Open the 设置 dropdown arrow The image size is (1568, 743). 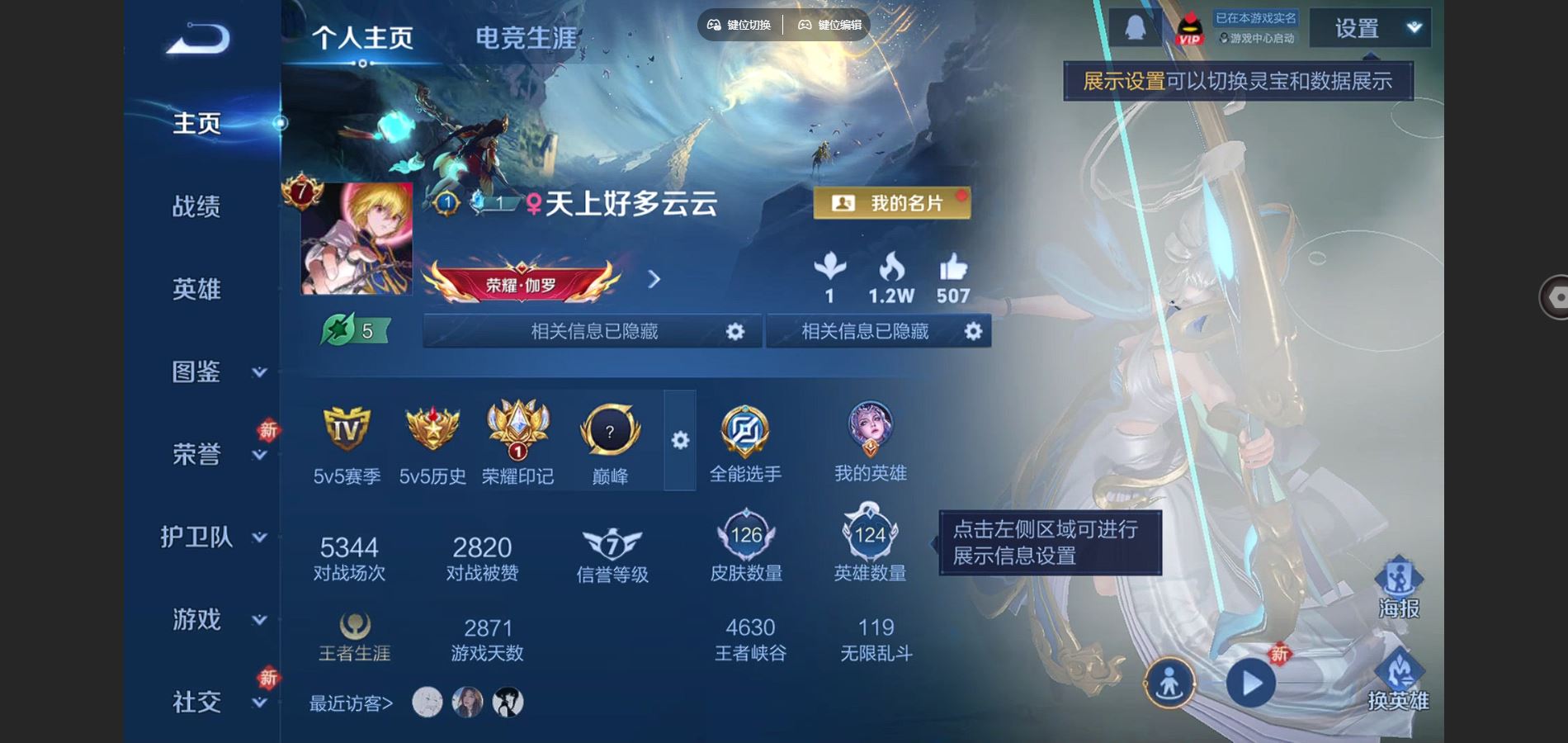tap(1413, 27)
